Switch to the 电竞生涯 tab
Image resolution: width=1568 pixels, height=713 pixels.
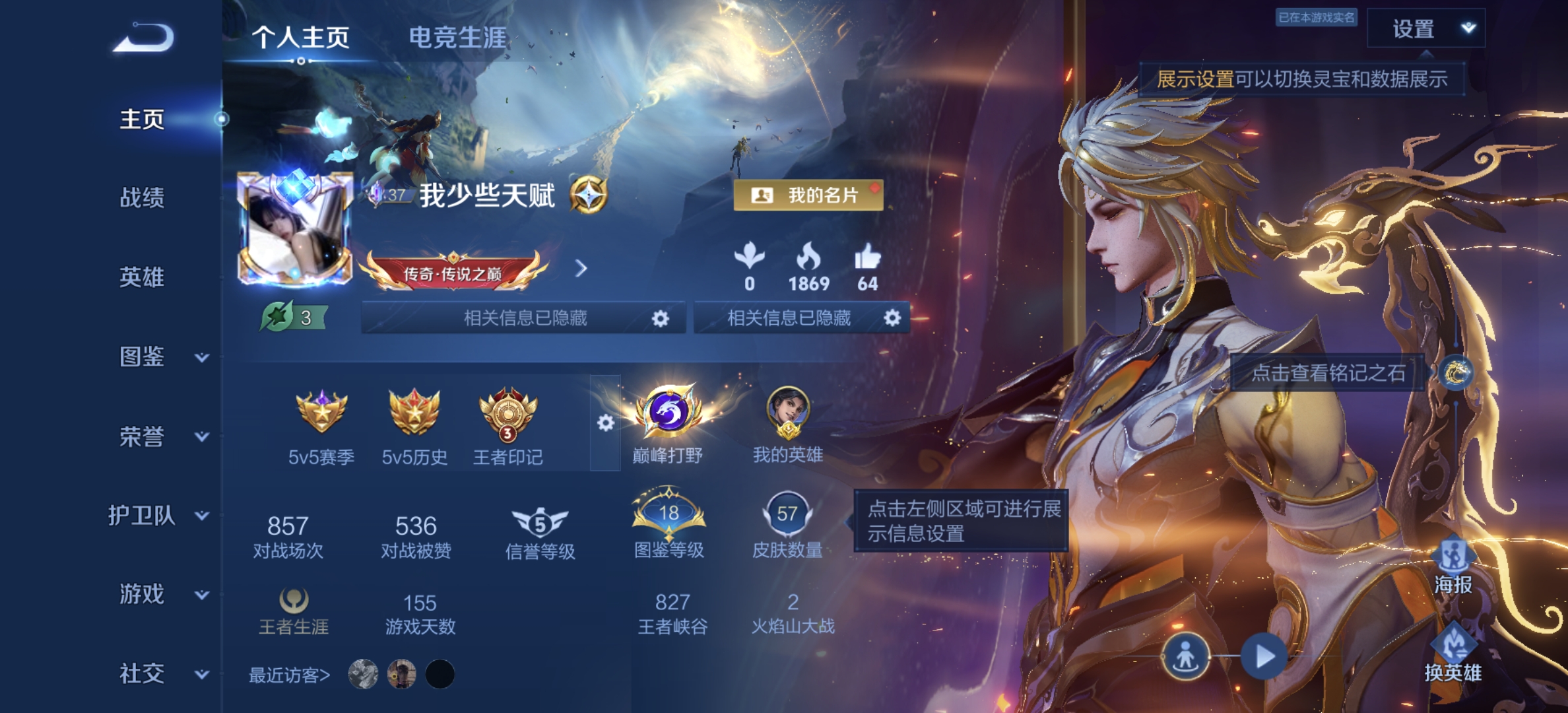tap(459, 38)
